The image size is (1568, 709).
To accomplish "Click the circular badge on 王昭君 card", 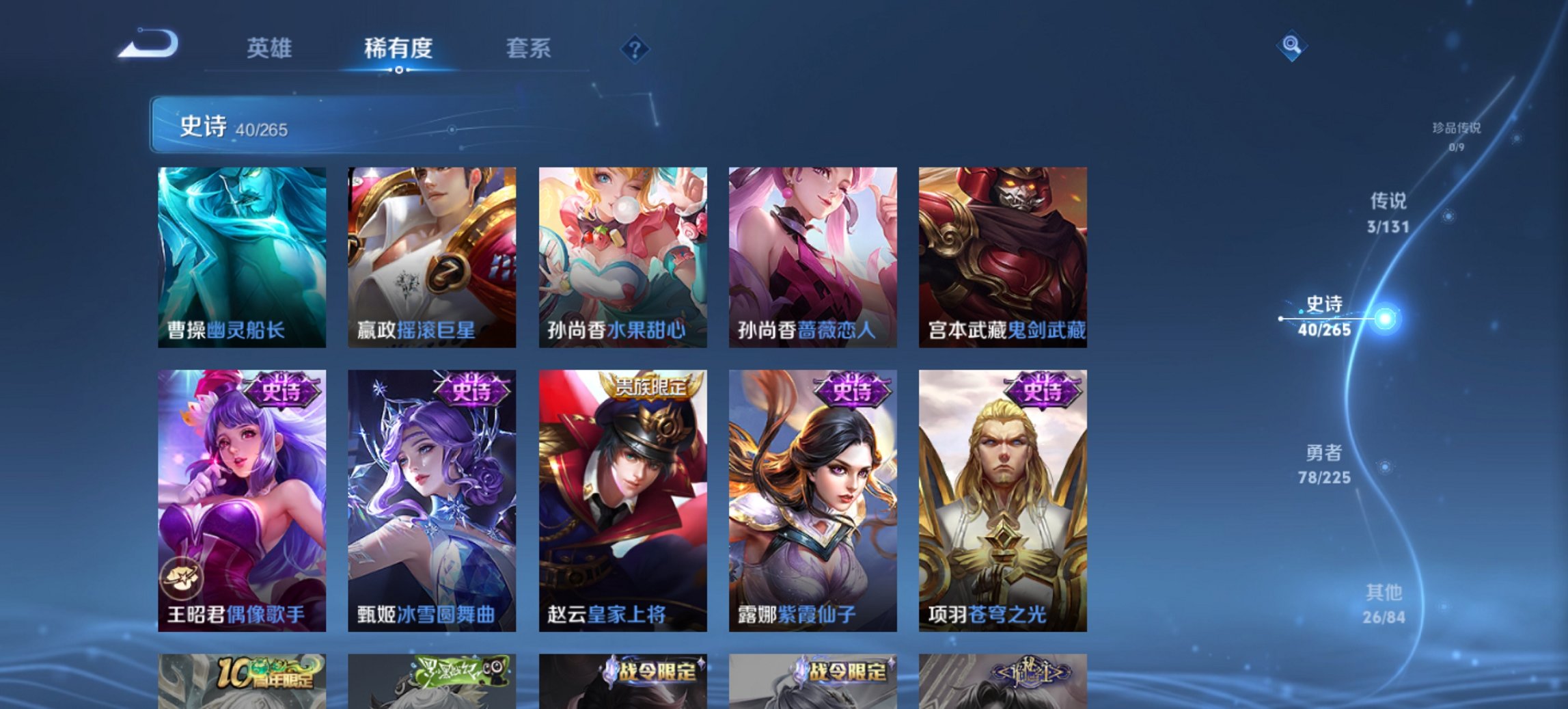I will 181,578.
